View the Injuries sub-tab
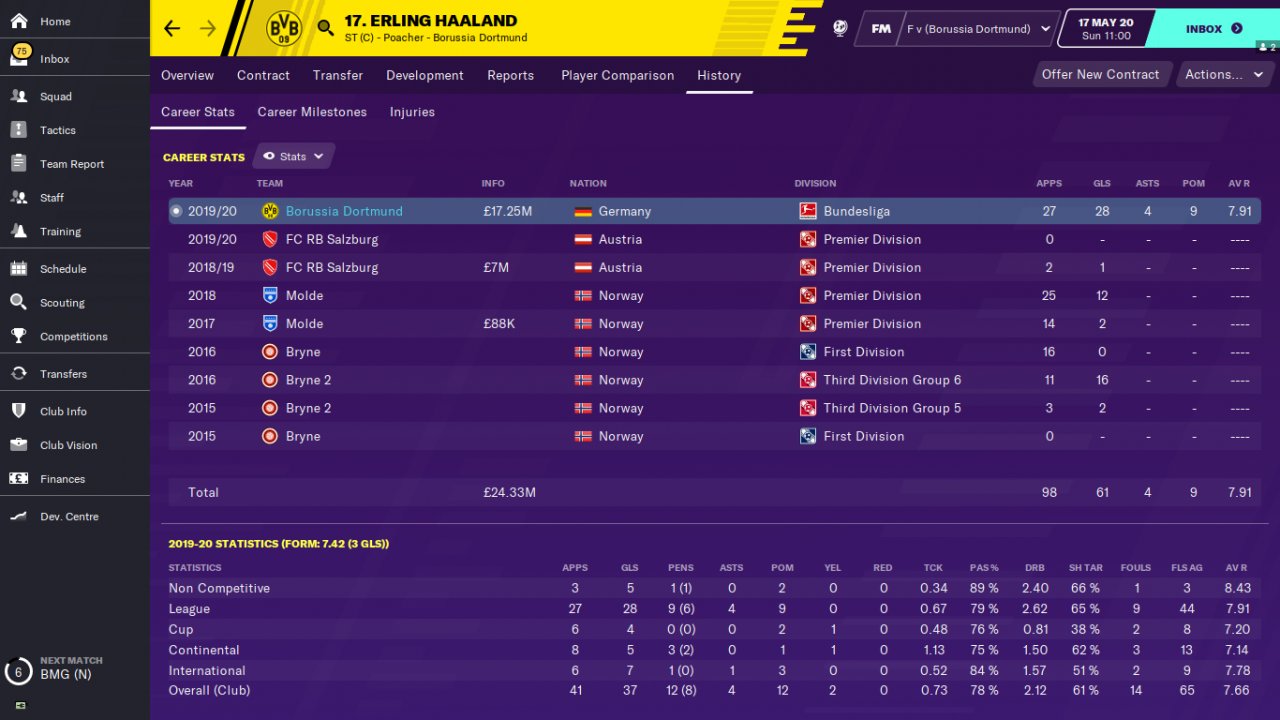 412,112
